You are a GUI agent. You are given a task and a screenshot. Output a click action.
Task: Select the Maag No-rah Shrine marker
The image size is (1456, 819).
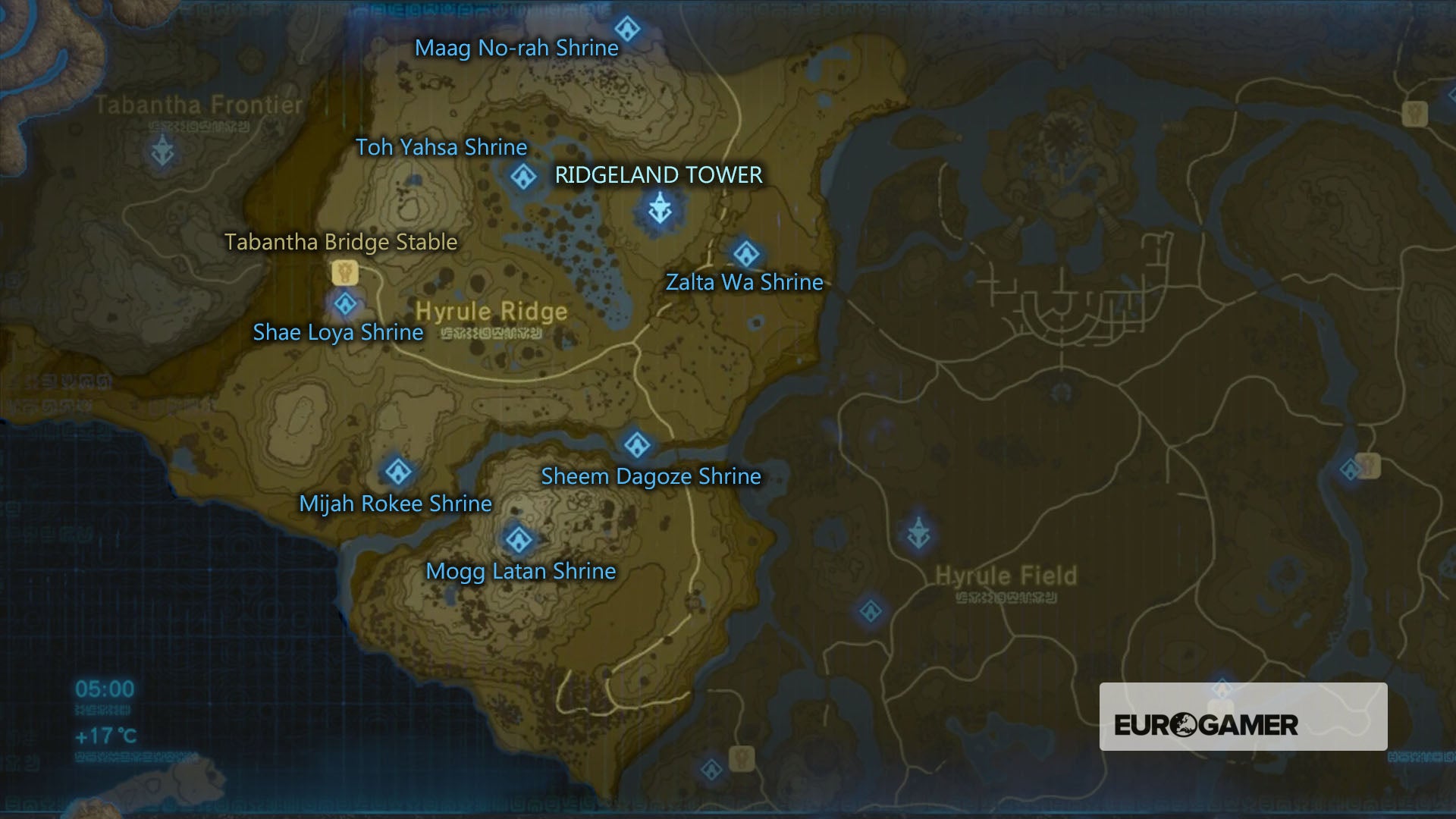click(628, 29)
